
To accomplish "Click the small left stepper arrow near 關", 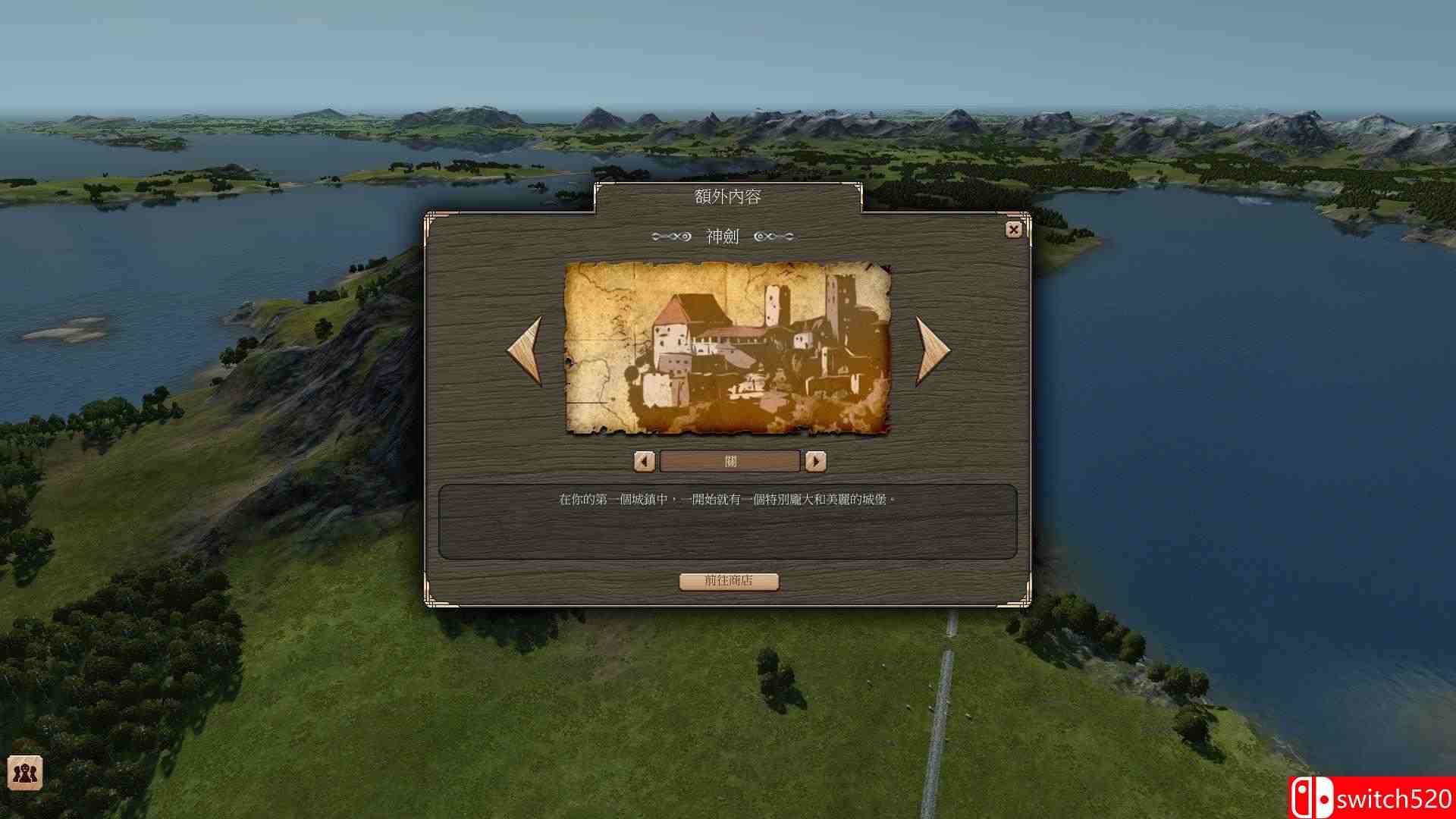I will coord(644,461).
